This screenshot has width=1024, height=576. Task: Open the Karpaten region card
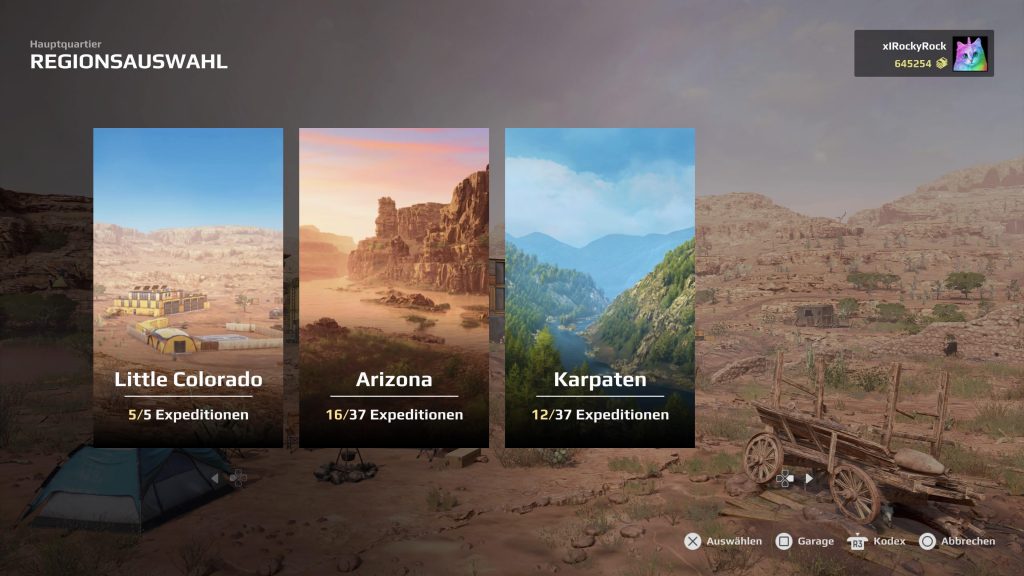(x=600, y=287)
